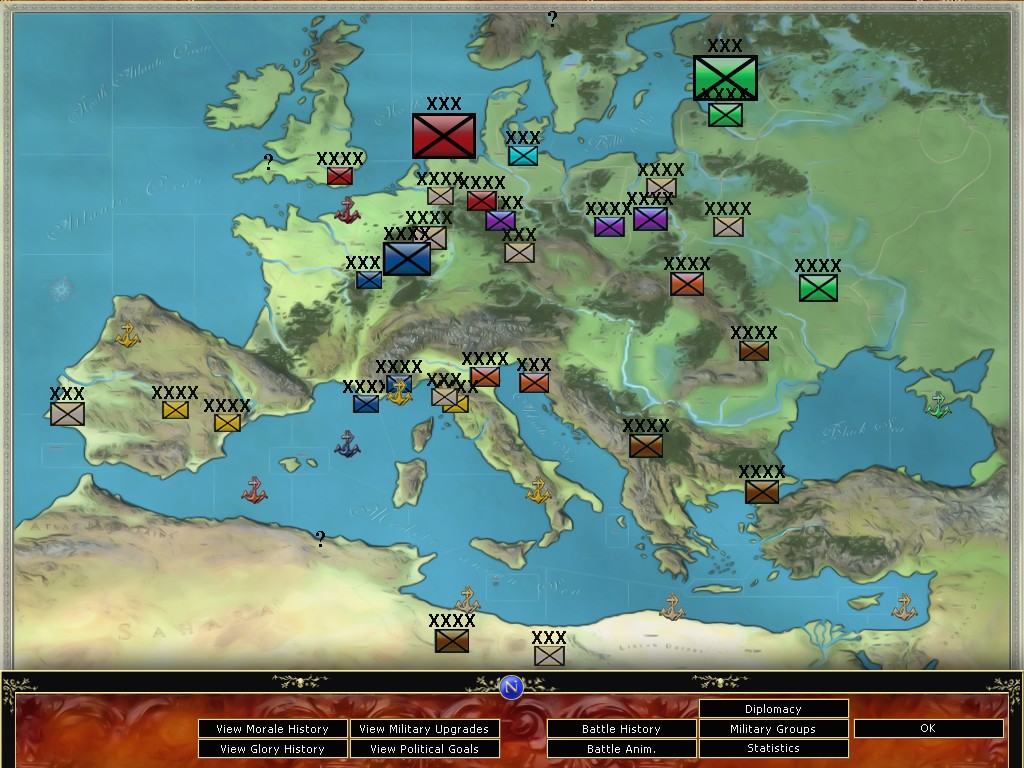Select the red anchor fleet in English Channel
Viewport: 1024px width, 768px height.
pos(347,210)
